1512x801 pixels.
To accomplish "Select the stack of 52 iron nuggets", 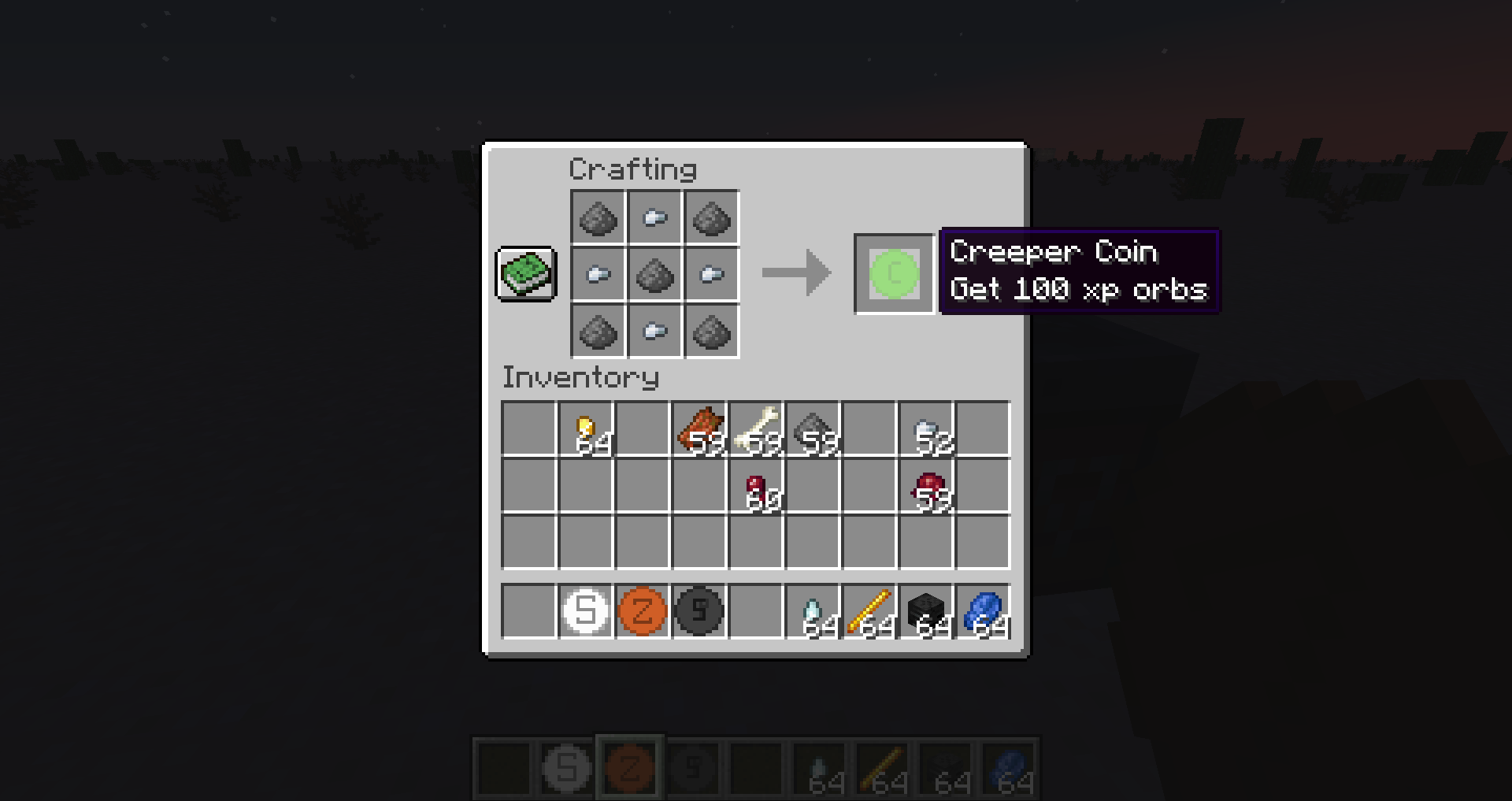I will [x=925, y=429].
